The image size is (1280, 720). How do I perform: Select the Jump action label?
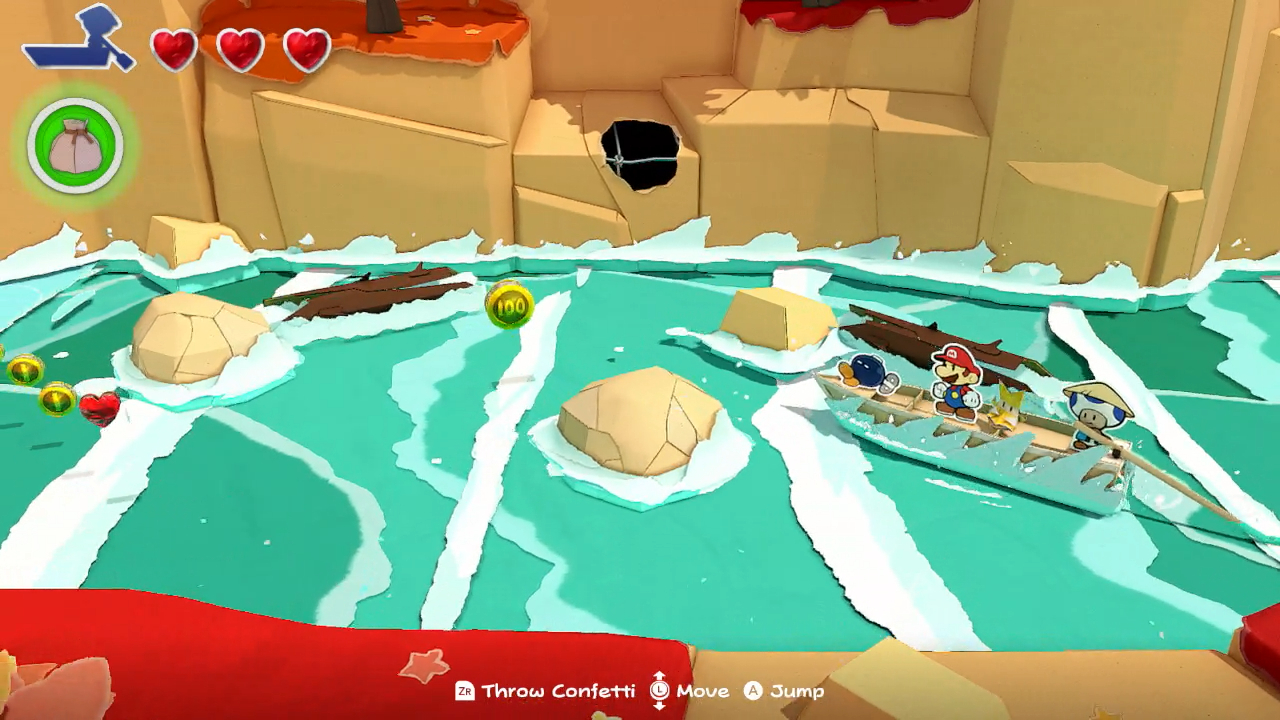tap(797, 691)
